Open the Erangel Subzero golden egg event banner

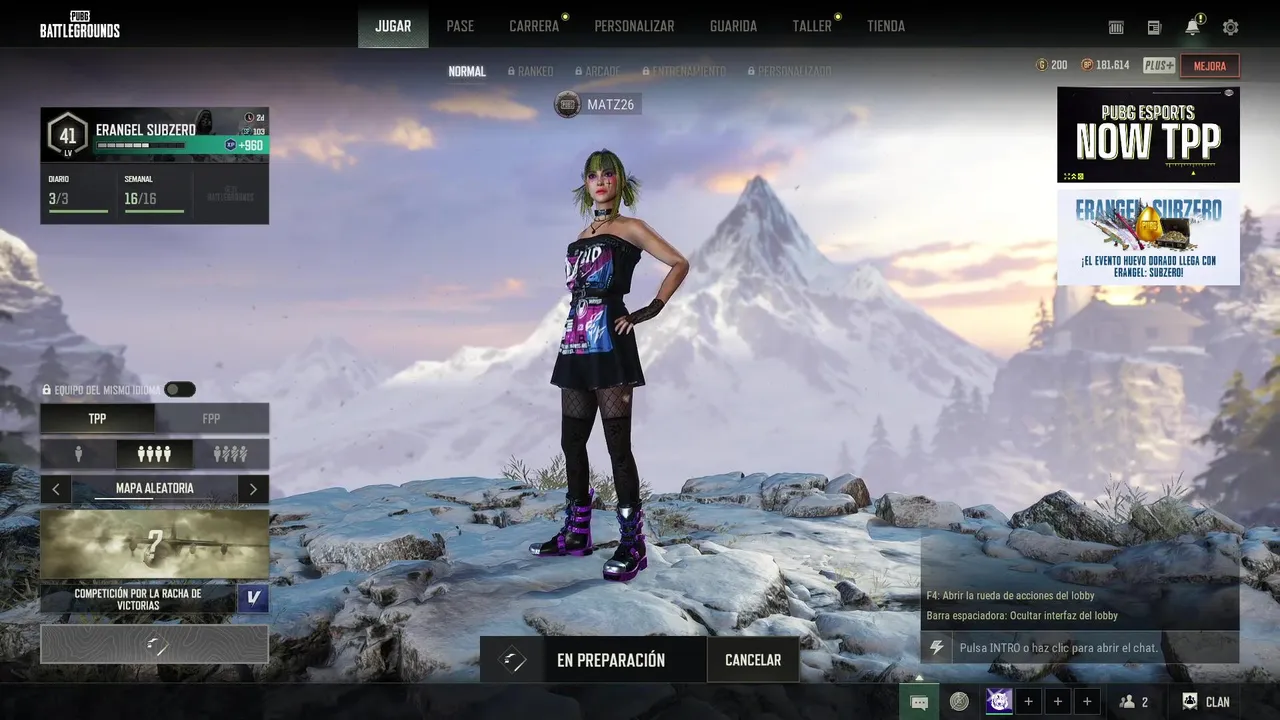pyautogui.click(x=1148, y=237)
